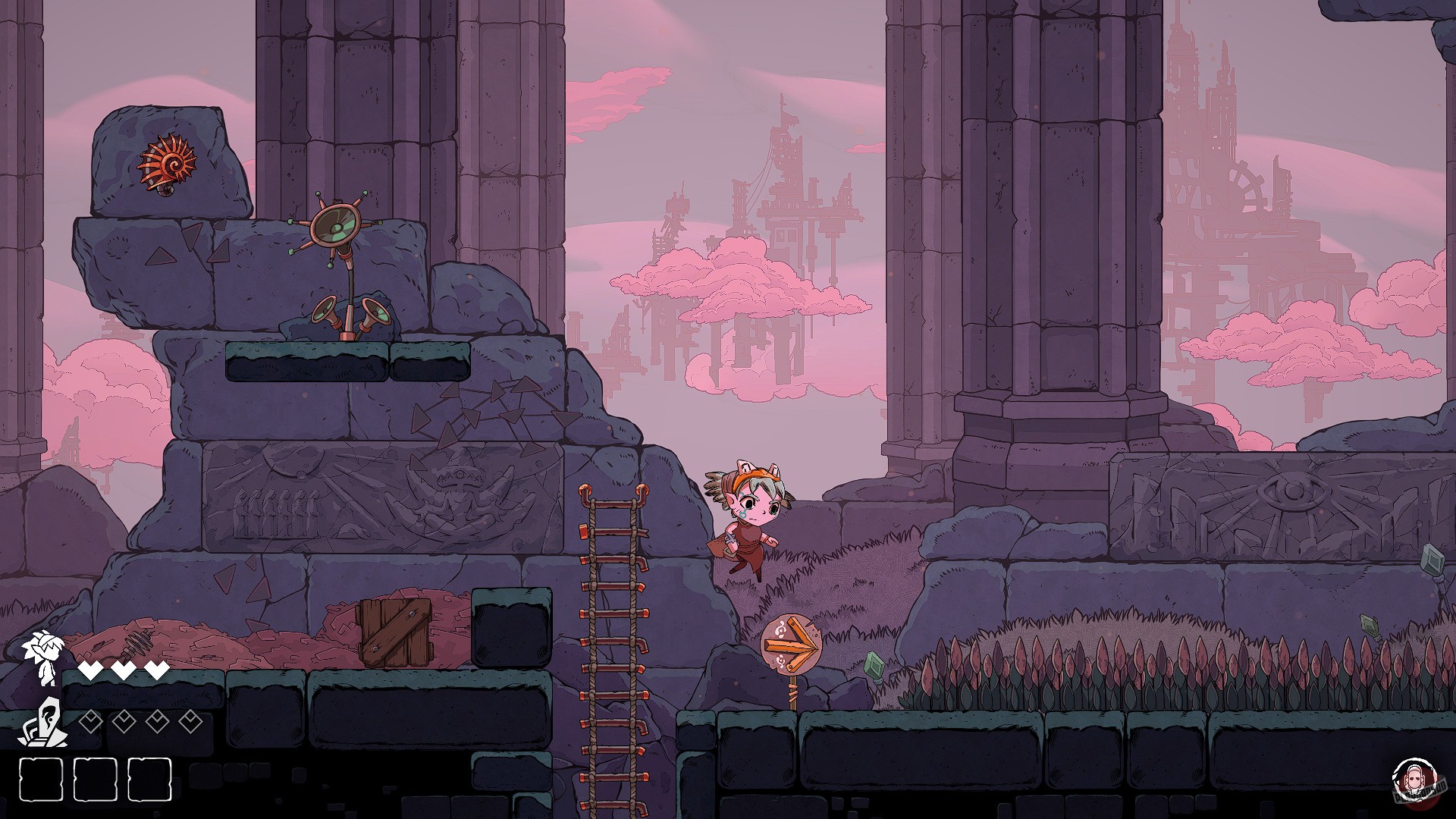1456x819 pixels.
Task: Toggle the second white heart in the health bar
Action: [x=124, y=670]
